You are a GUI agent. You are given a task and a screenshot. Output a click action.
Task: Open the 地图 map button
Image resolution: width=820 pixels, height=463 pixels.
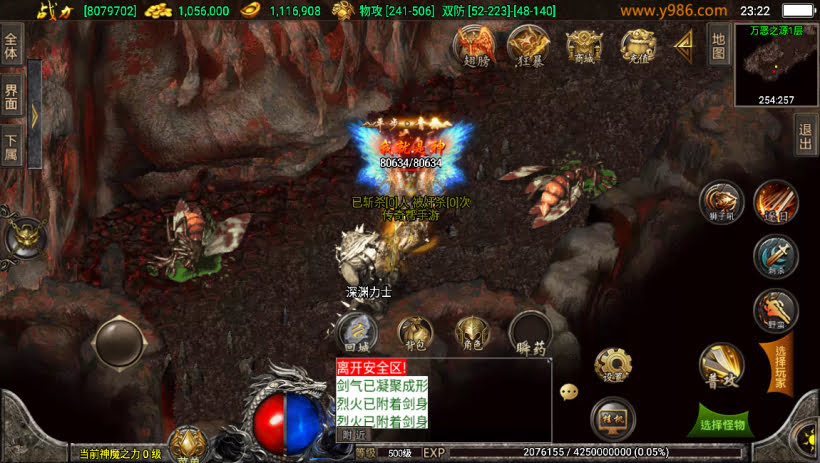pyautogui.click(x=718, y=43)
